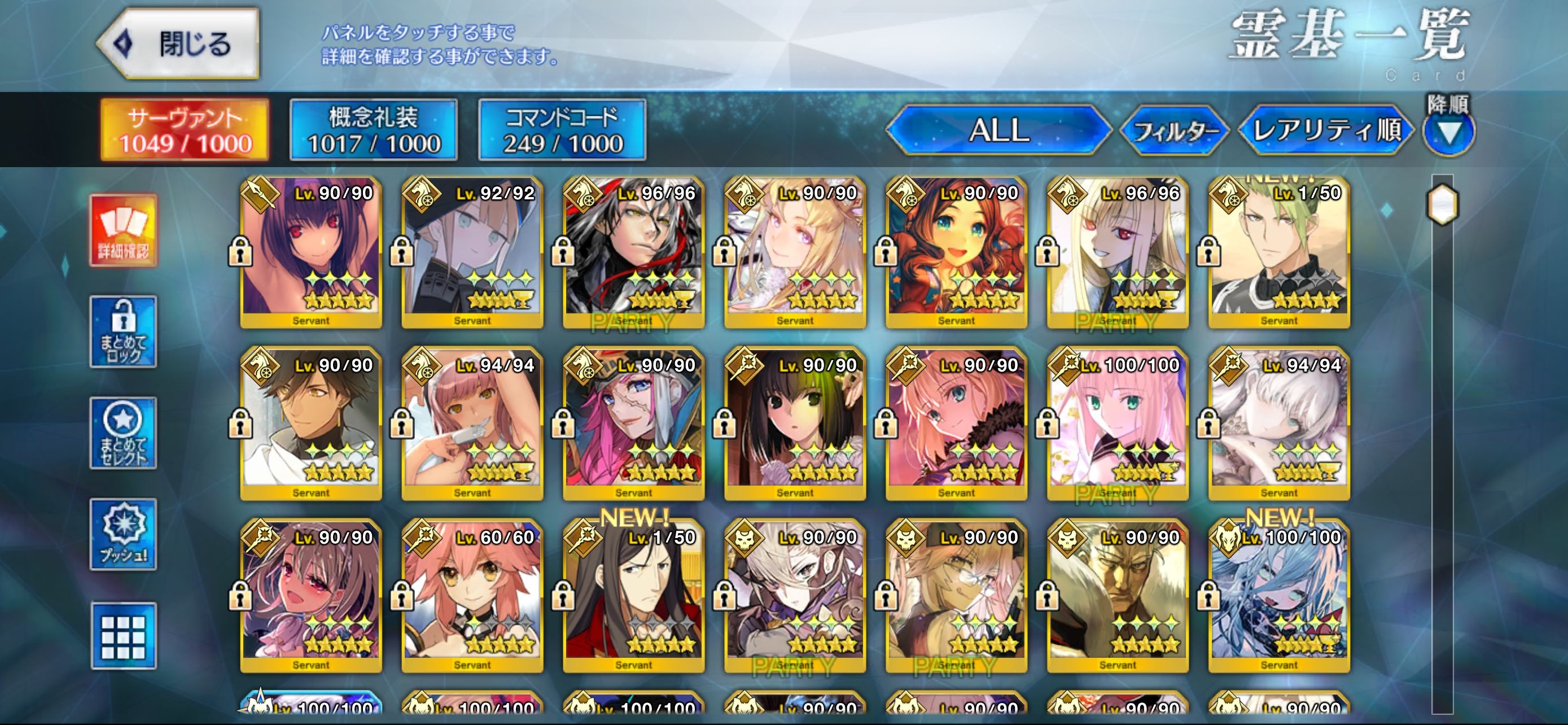Activate the まとめてロック bulk lock button
Screen dimensions: 1568x725
pos(124,332)
